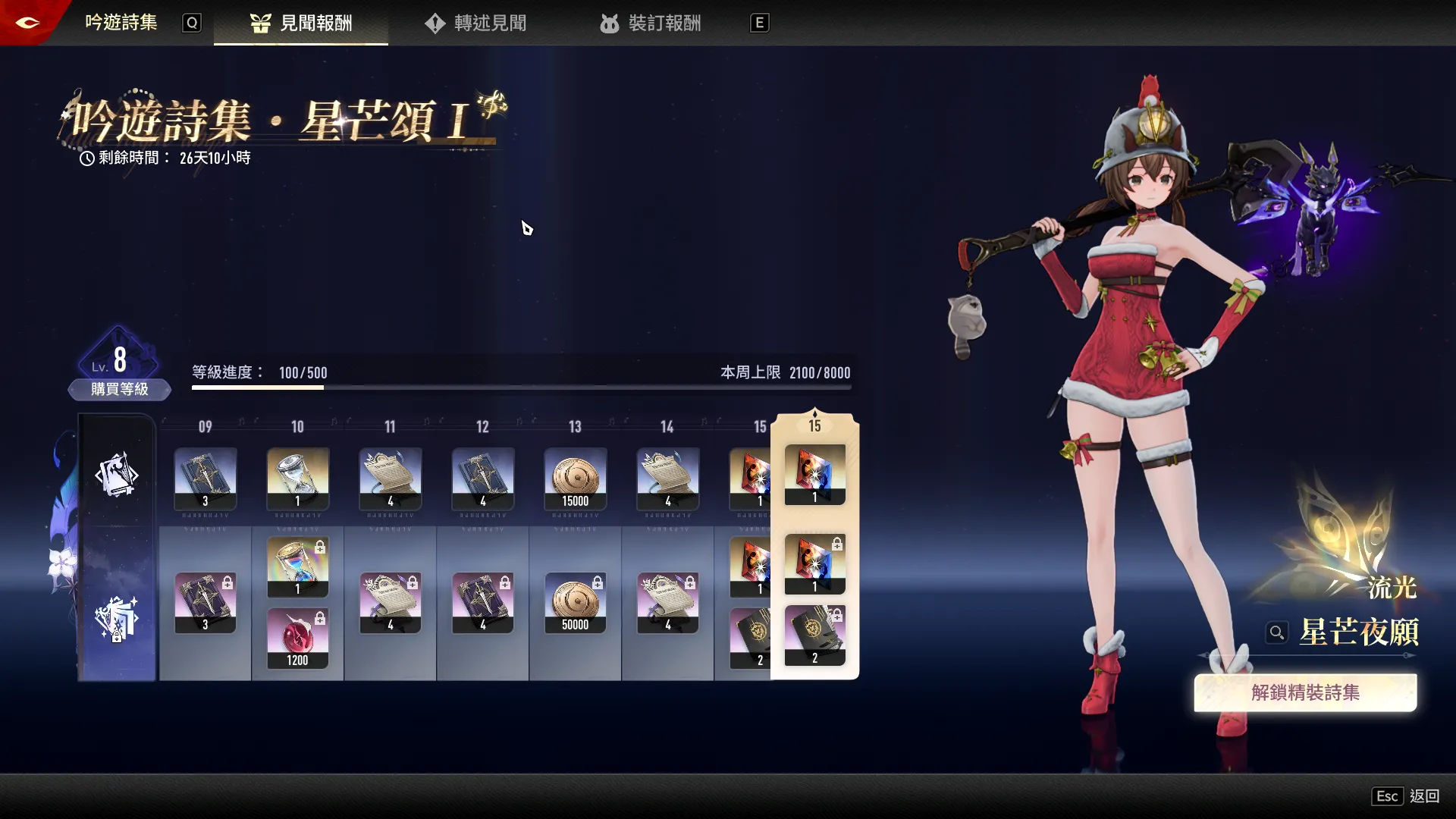Select the 見聞報酬 tab
This screenshot has height=819, width=1456.
tap(301, 24)
